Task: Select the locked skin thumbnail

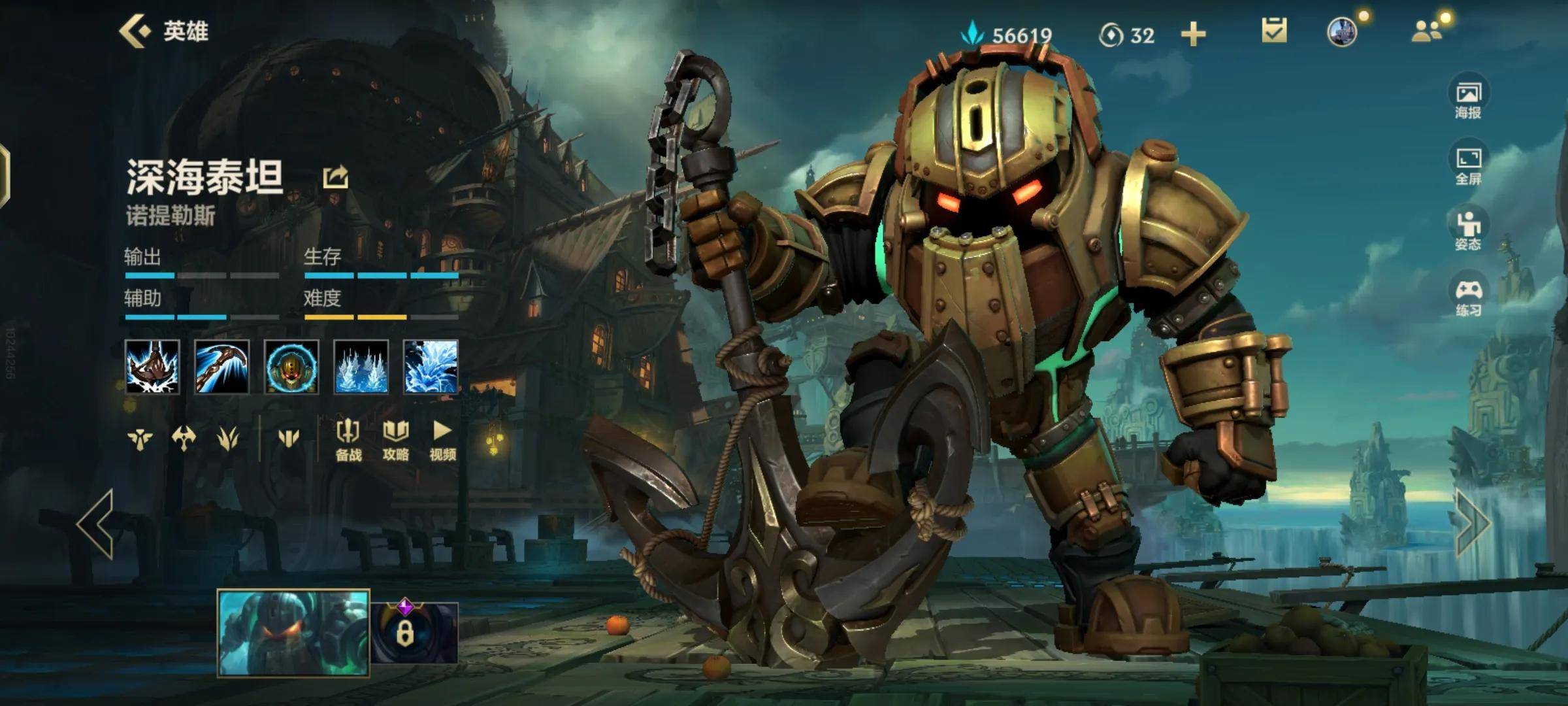Action: [414, 632]
